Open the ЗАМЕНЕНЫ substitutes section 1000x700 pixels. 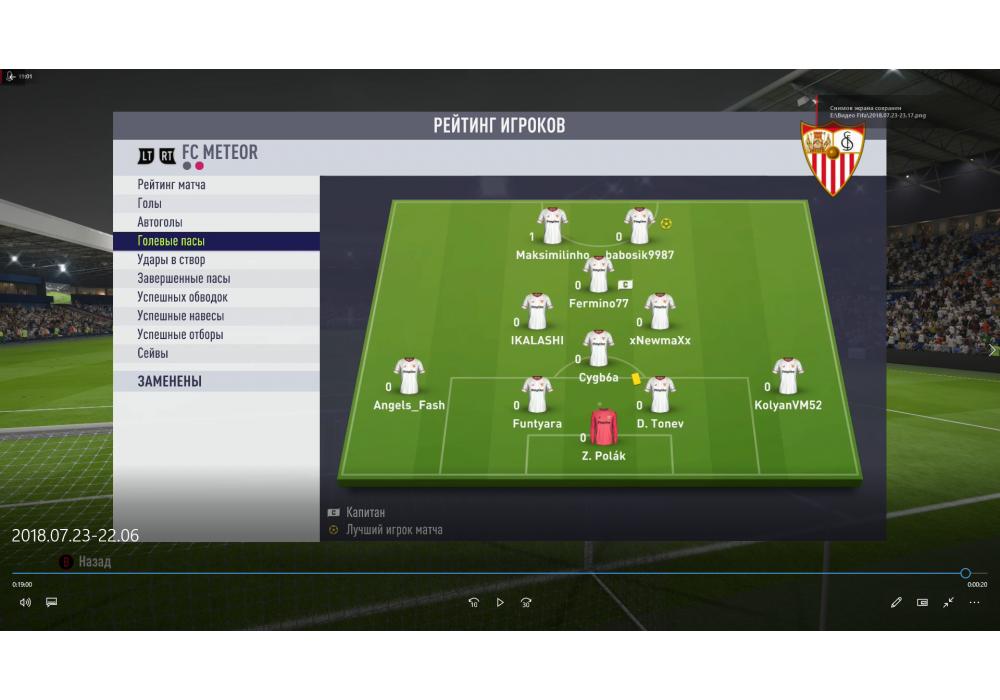[170, 381]
